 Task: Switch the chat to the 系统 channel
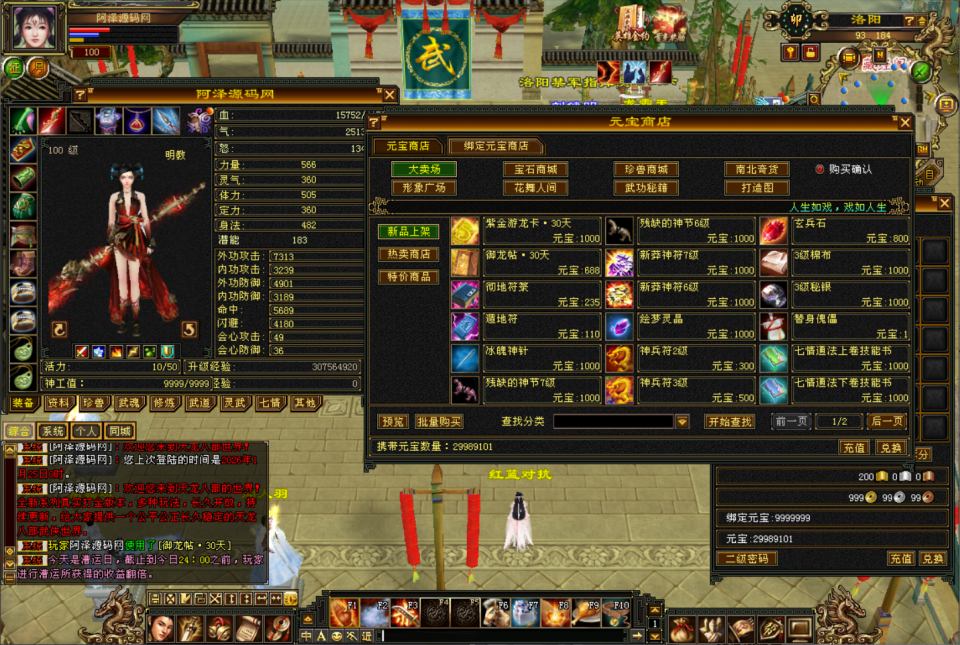click(x=52, y=431)
